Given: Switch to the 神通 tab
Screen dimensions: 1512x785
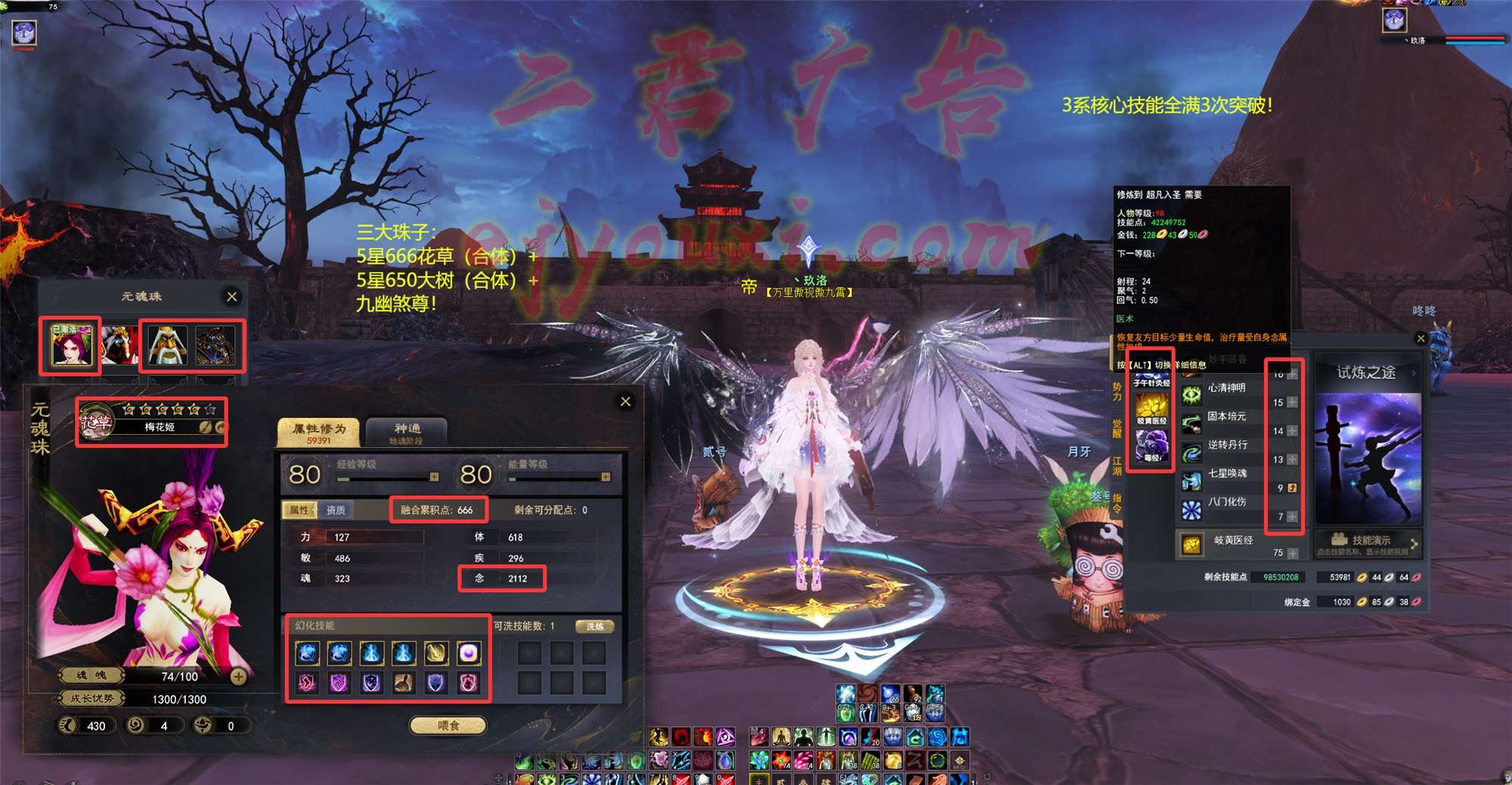Looking at the screenshot, I should click(x=407, y=433).
